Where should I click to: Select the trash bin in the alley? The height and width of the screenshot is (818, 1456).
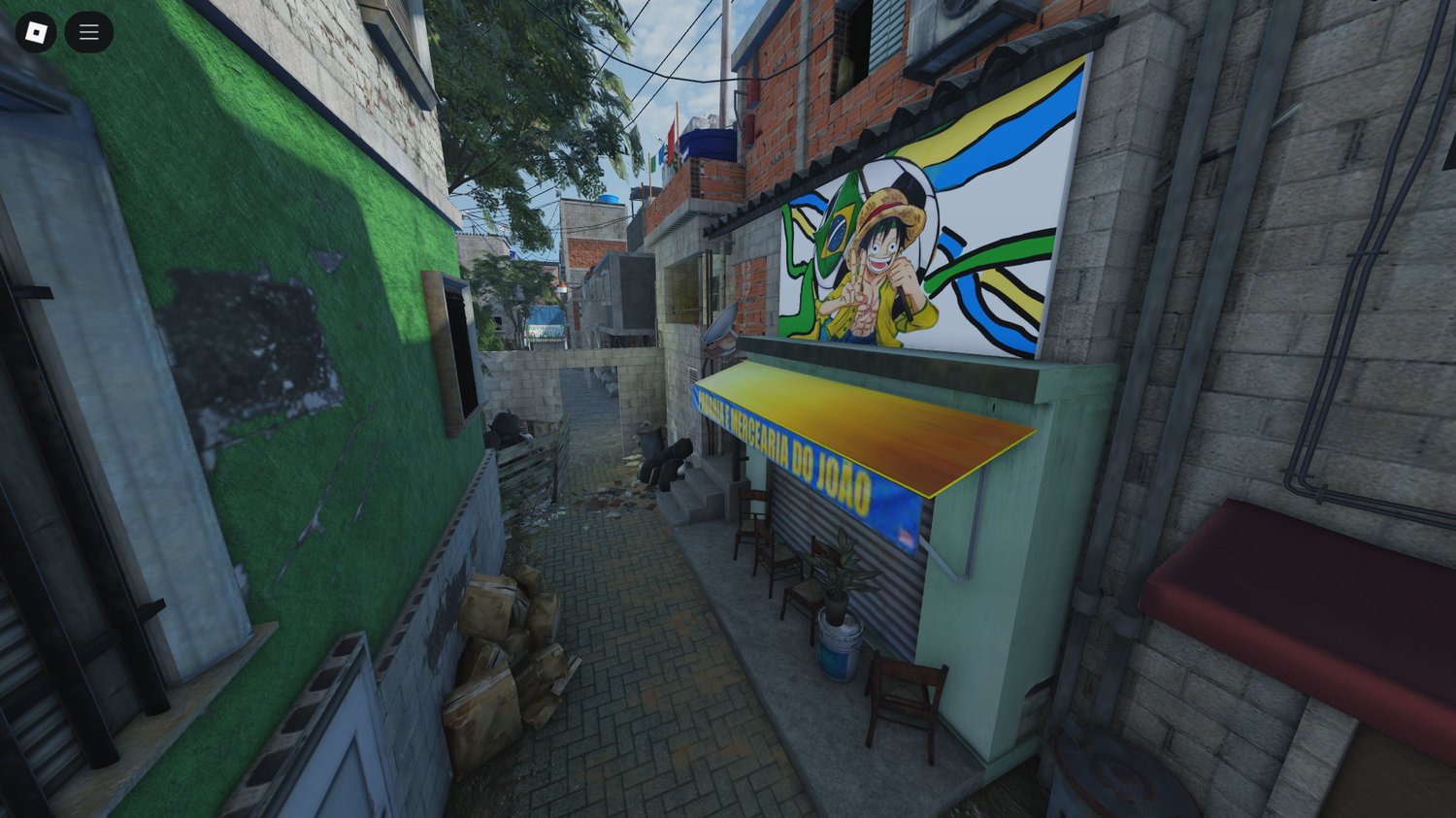tap(648, 437)
